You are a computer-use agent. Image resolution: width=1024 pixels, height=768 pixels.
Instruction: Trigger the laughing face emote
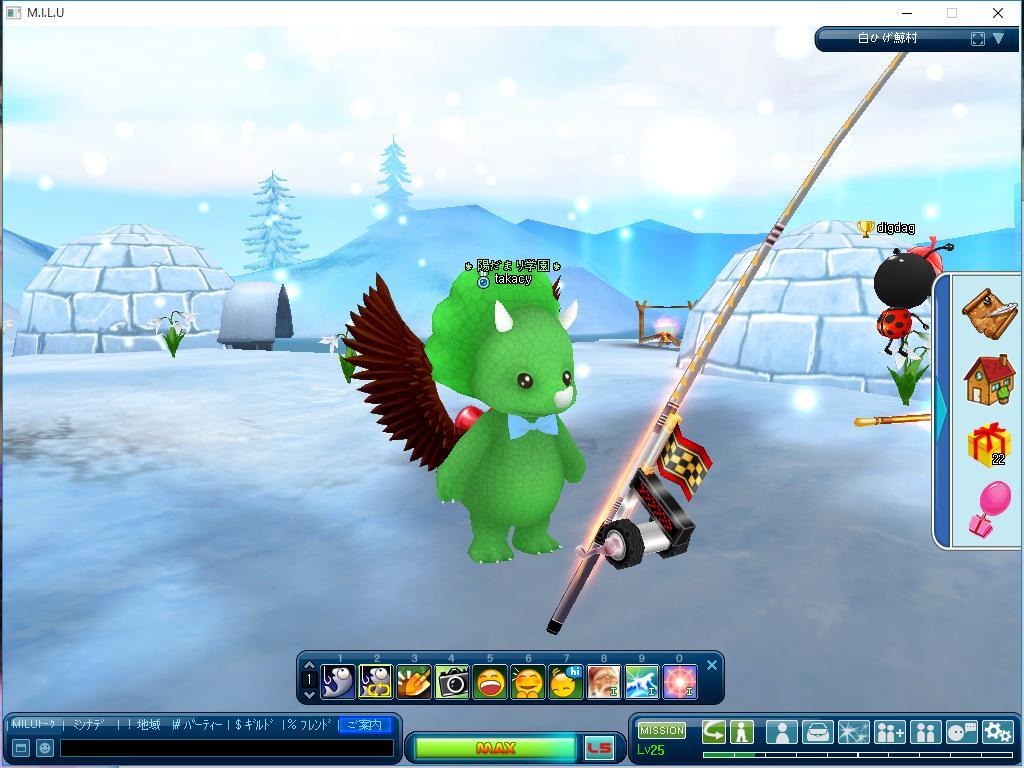pyautogui.click(x=490, y=682)
